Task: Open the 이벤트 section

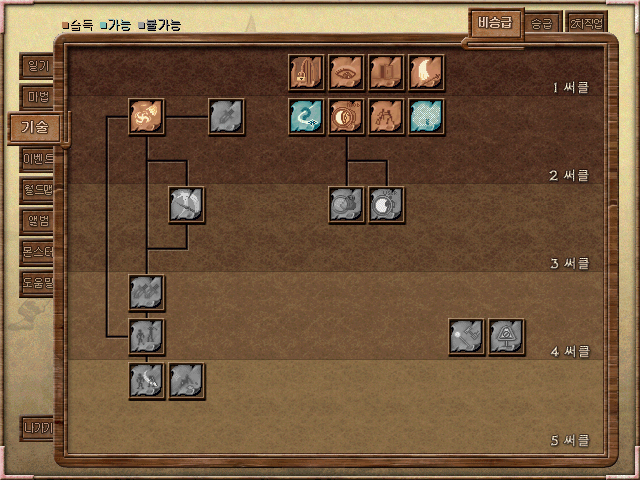Action: tap(37, 158)
